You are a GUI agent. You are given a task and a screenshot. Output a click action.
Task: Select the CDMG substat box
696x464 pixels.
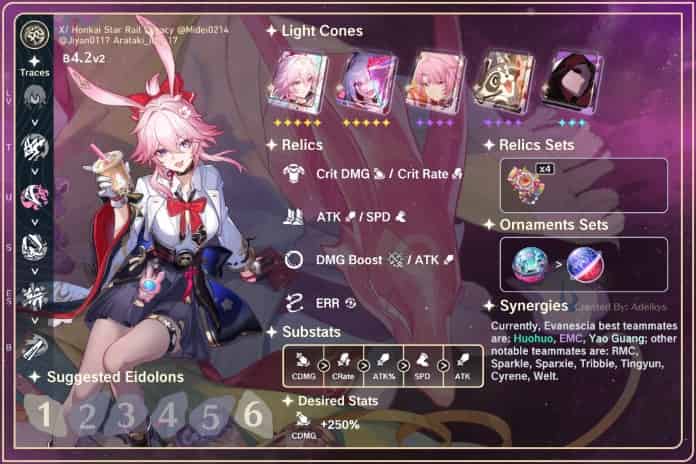(300, 365)
